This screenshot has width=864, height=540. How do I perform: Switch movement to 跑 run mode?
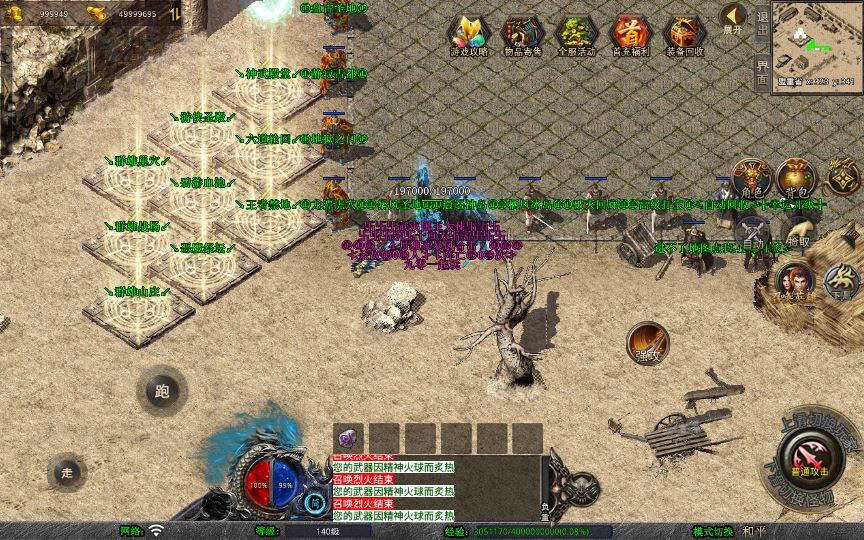[162, 392]
